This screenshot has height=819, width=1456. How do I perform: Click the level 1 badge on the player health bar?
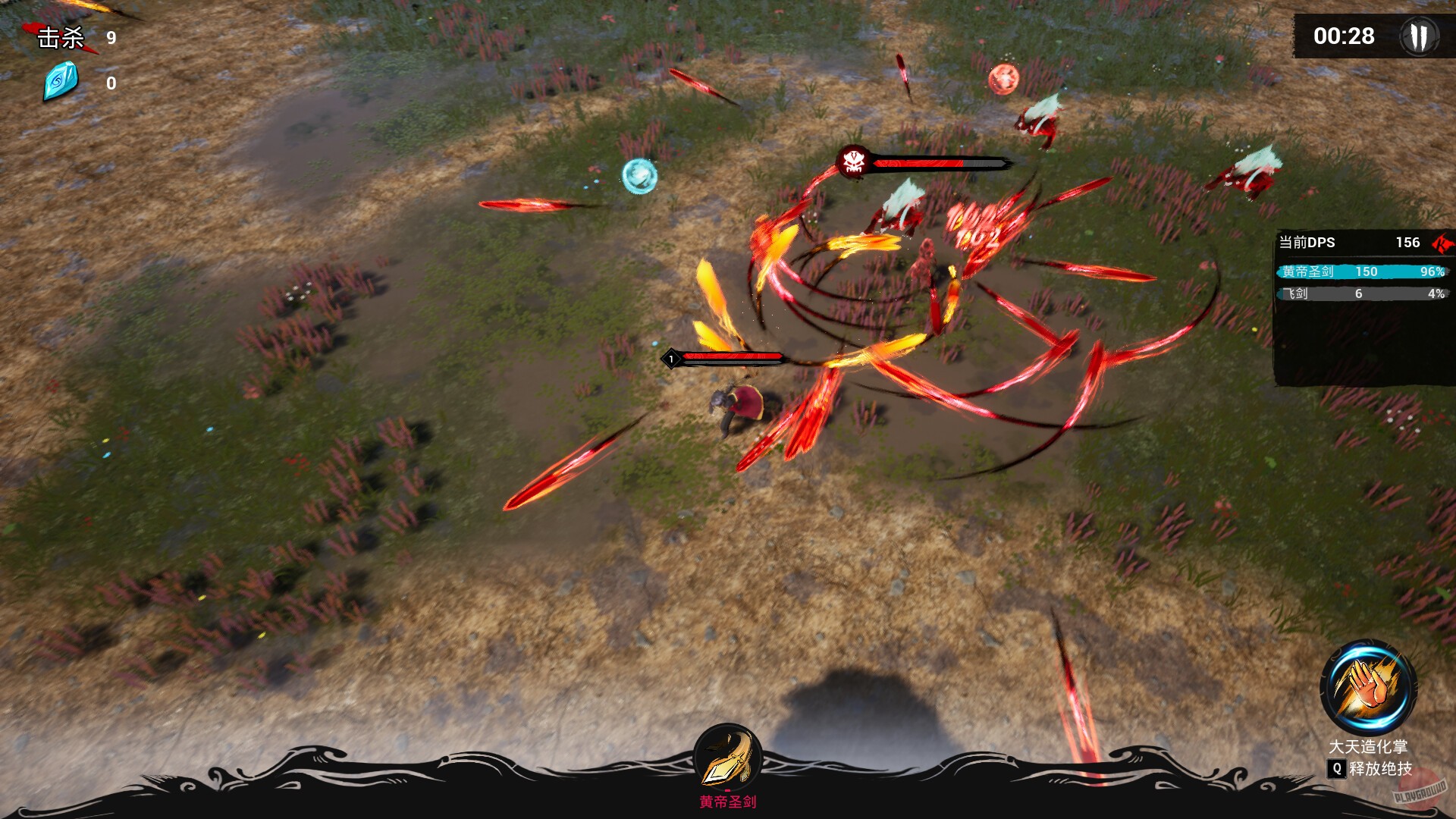tap(670, 358)
